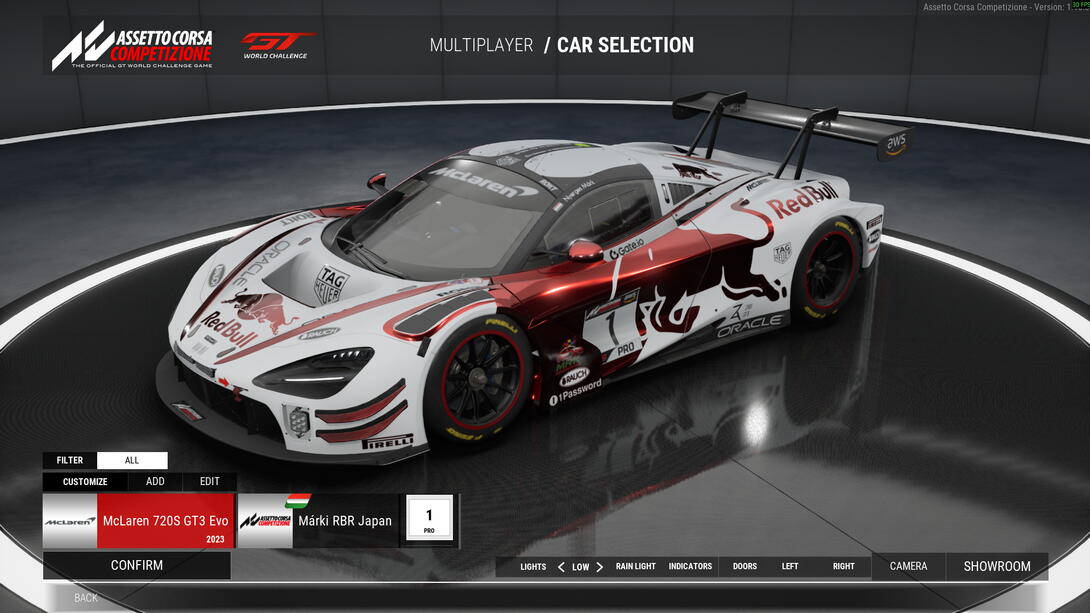1090x613 pixels.
Task: Enter the Showroom view
Action: click(x=997, y=566)
